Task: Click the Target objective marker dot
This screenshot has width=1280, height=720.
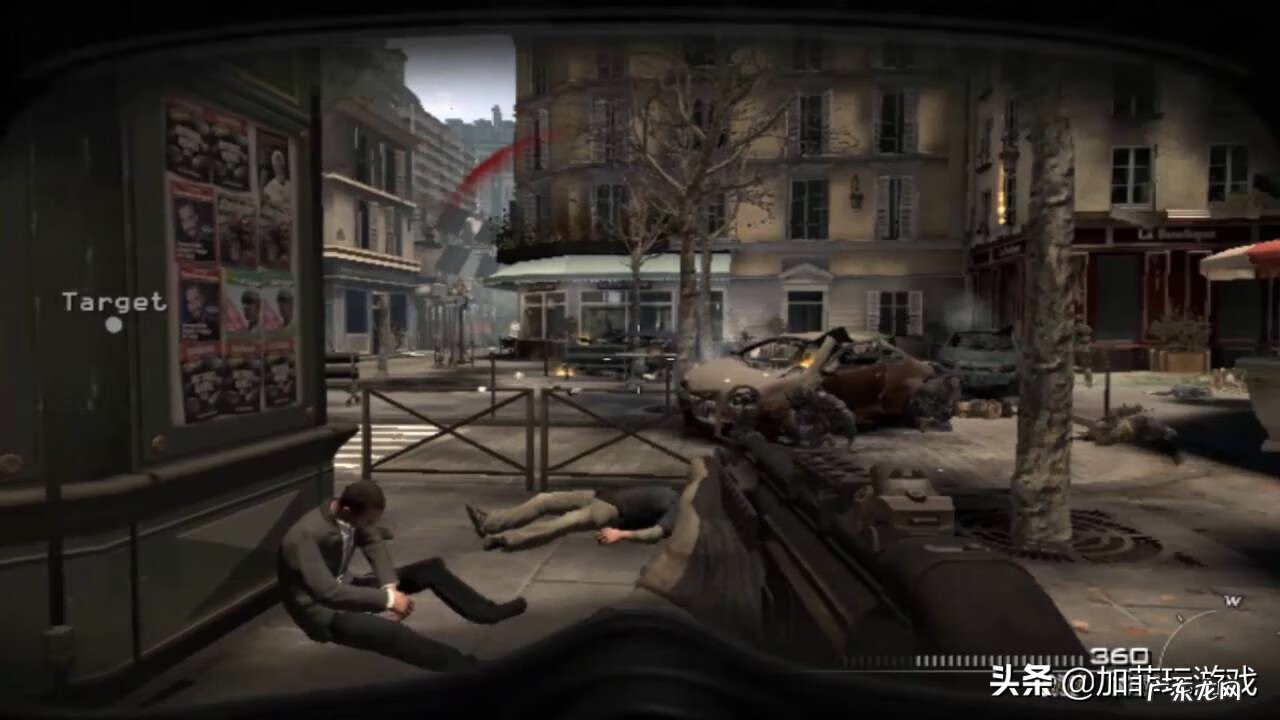Action: pyautogui.click(x=113, y=325)
